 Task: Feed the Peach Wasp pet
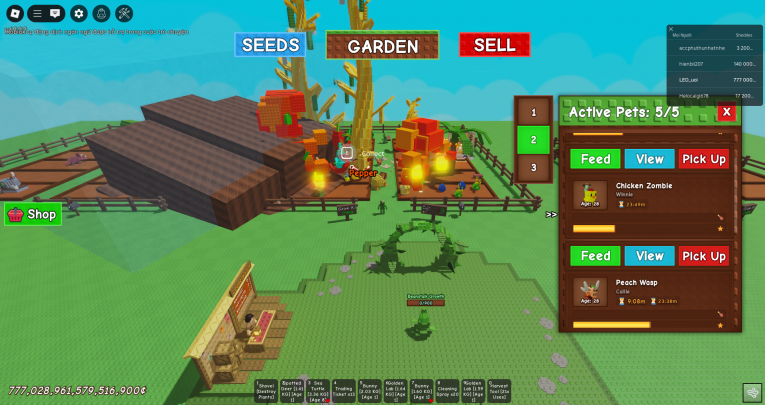coord(595,256)
